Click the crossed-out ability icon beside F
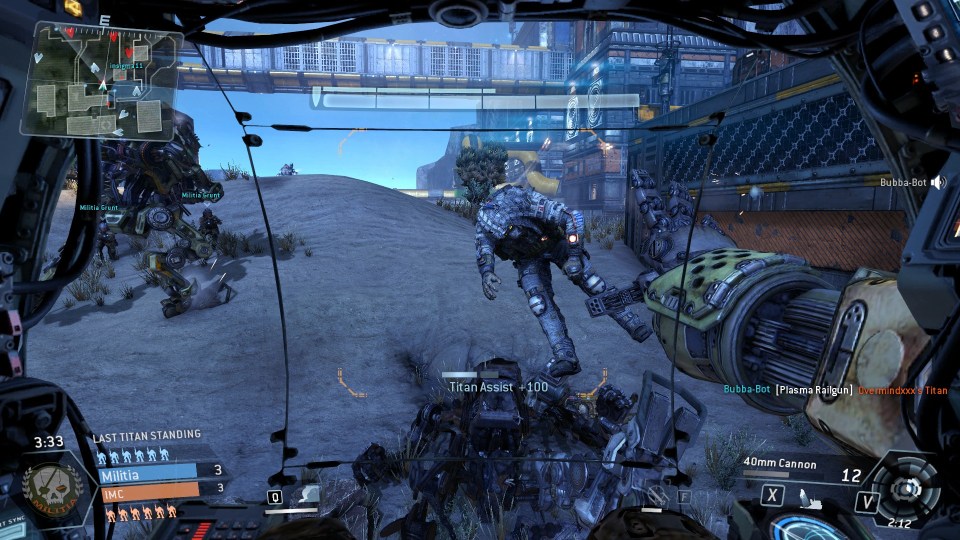Image resolution: width=960 pixels, height=540 pixels. [657, 494]
